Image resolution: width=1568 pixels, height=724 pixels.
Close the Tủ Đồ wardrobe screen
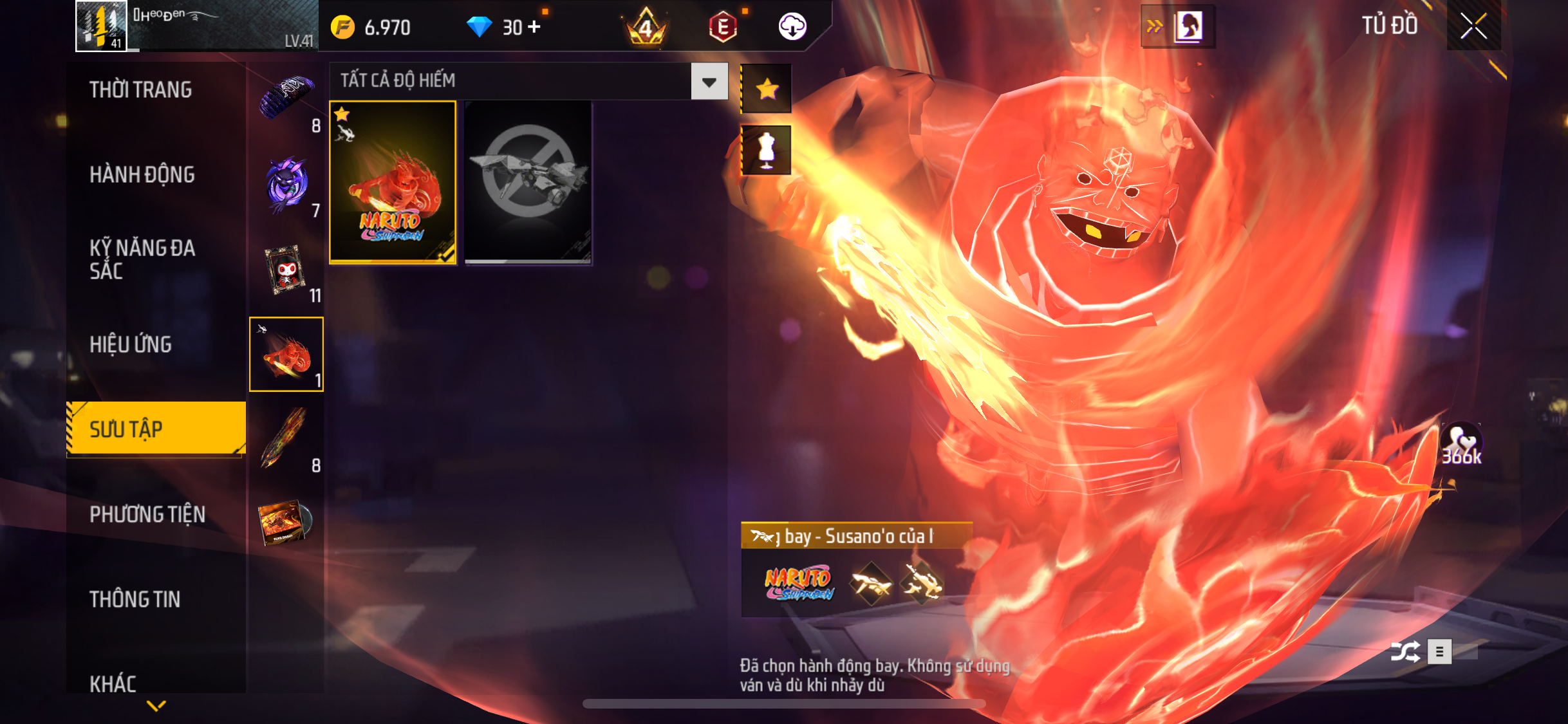coord(1473,26)
